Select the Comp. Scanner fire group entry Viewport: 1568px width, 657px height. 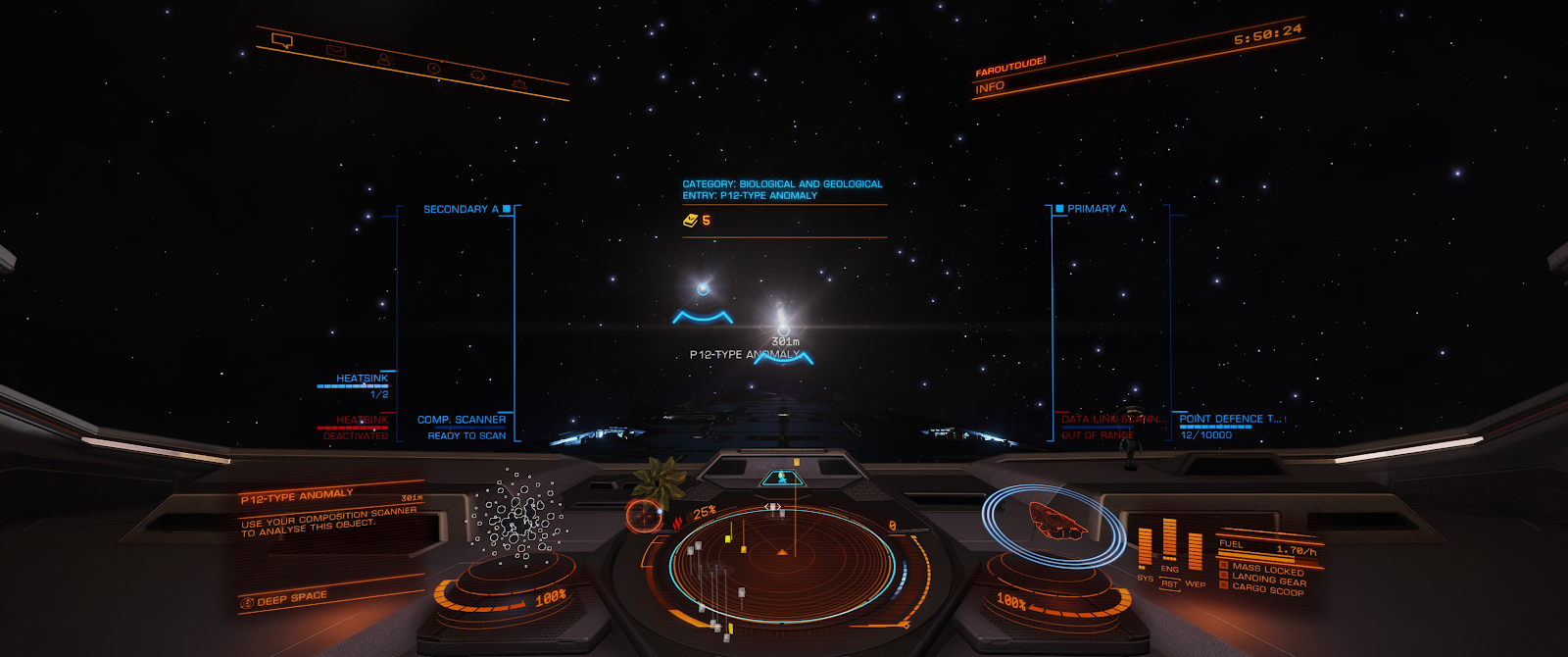point(462,420)
